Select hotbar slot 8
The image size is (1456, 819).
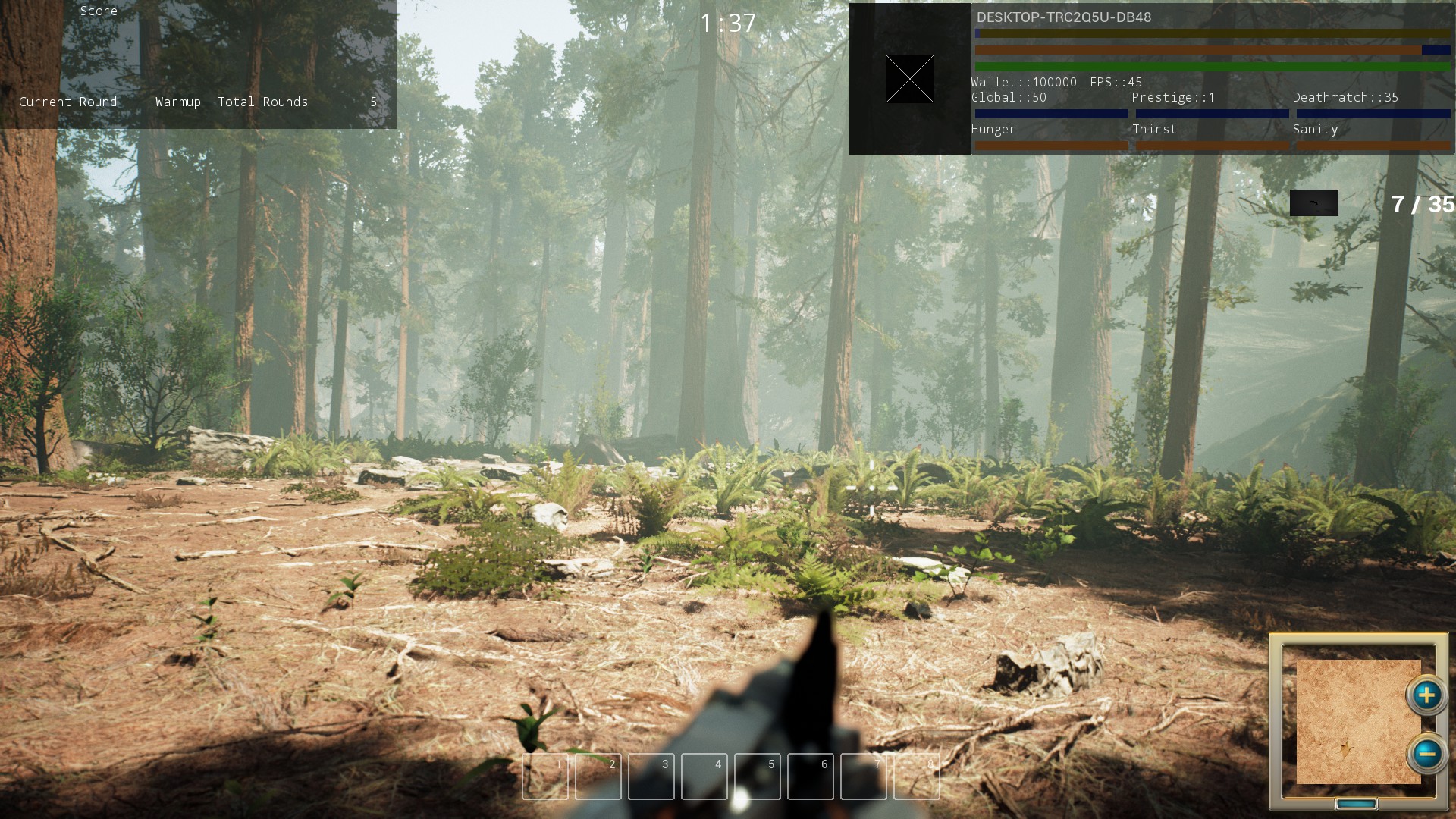(916, 777)
